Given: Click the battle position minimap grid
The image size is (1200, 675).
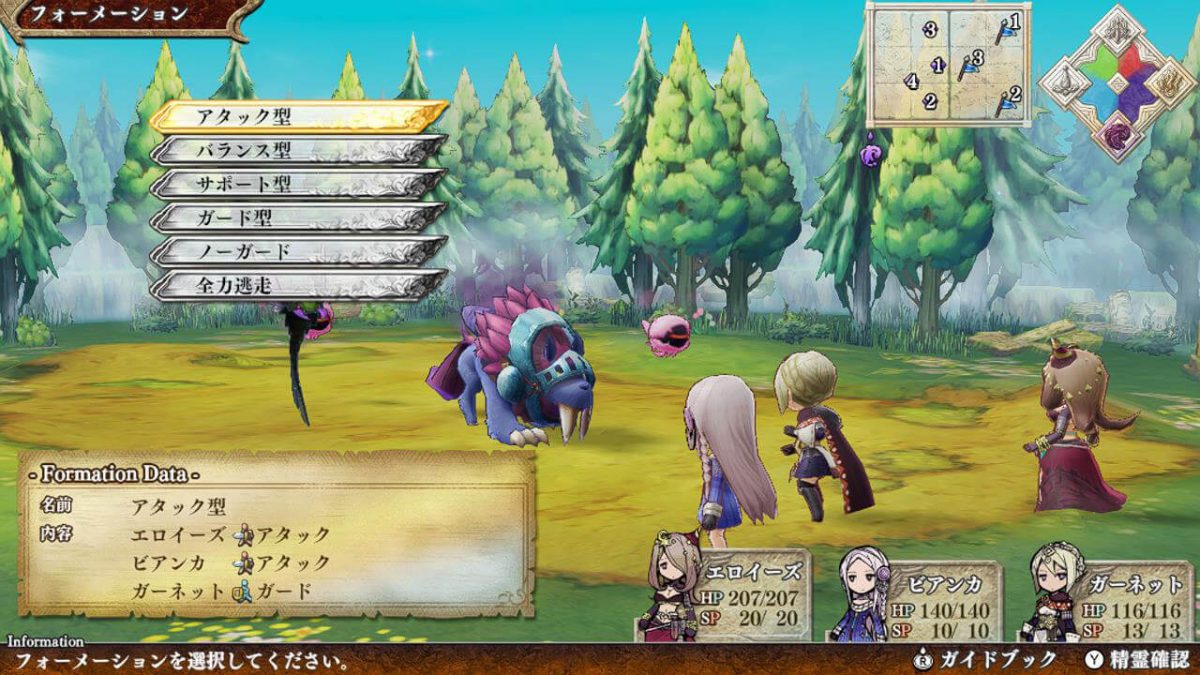Looking at the screenshot, I should [947, 65].
